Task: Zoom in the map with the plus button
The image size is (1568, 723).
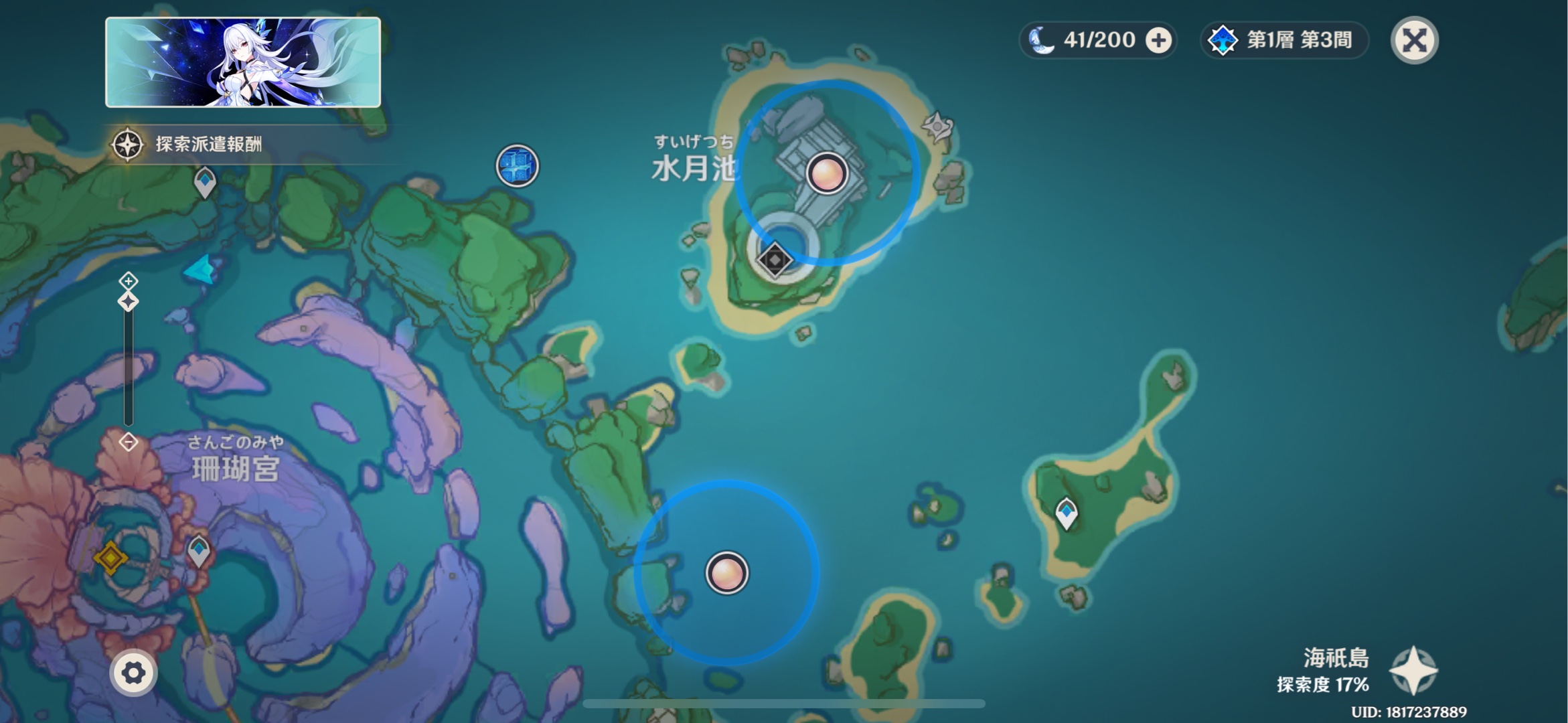Action: (128, 280)
